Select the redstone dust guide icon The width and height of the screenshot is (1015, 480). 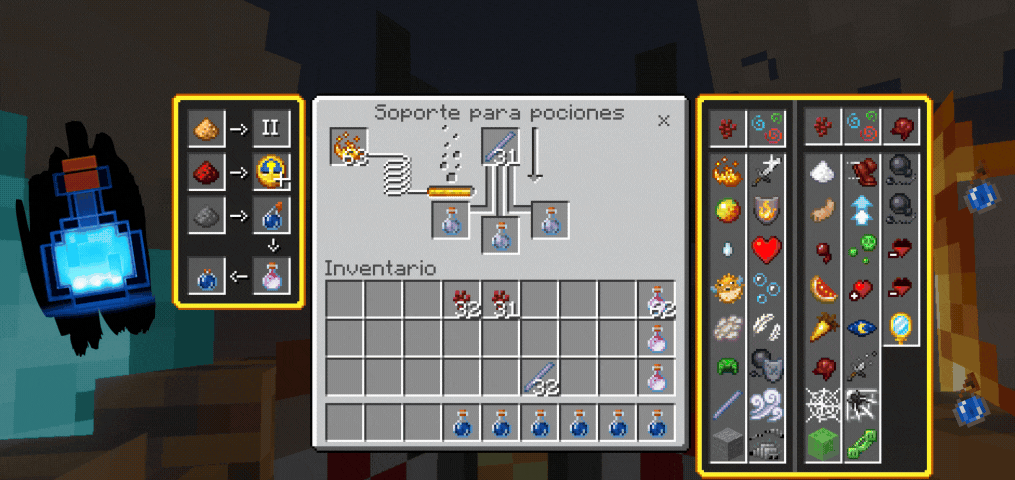tap(207, 174)
